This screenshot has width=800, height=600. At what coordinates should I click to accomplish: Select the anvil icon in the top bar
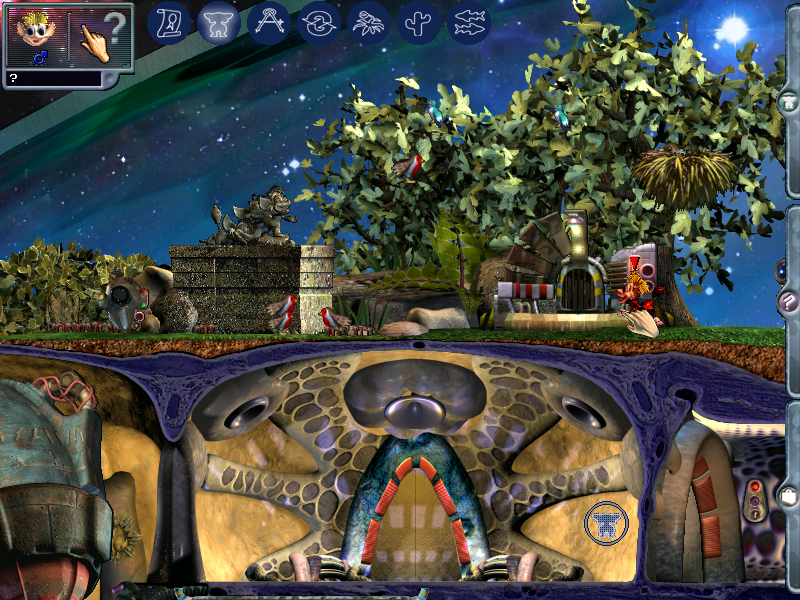click(x=219, y=21)
